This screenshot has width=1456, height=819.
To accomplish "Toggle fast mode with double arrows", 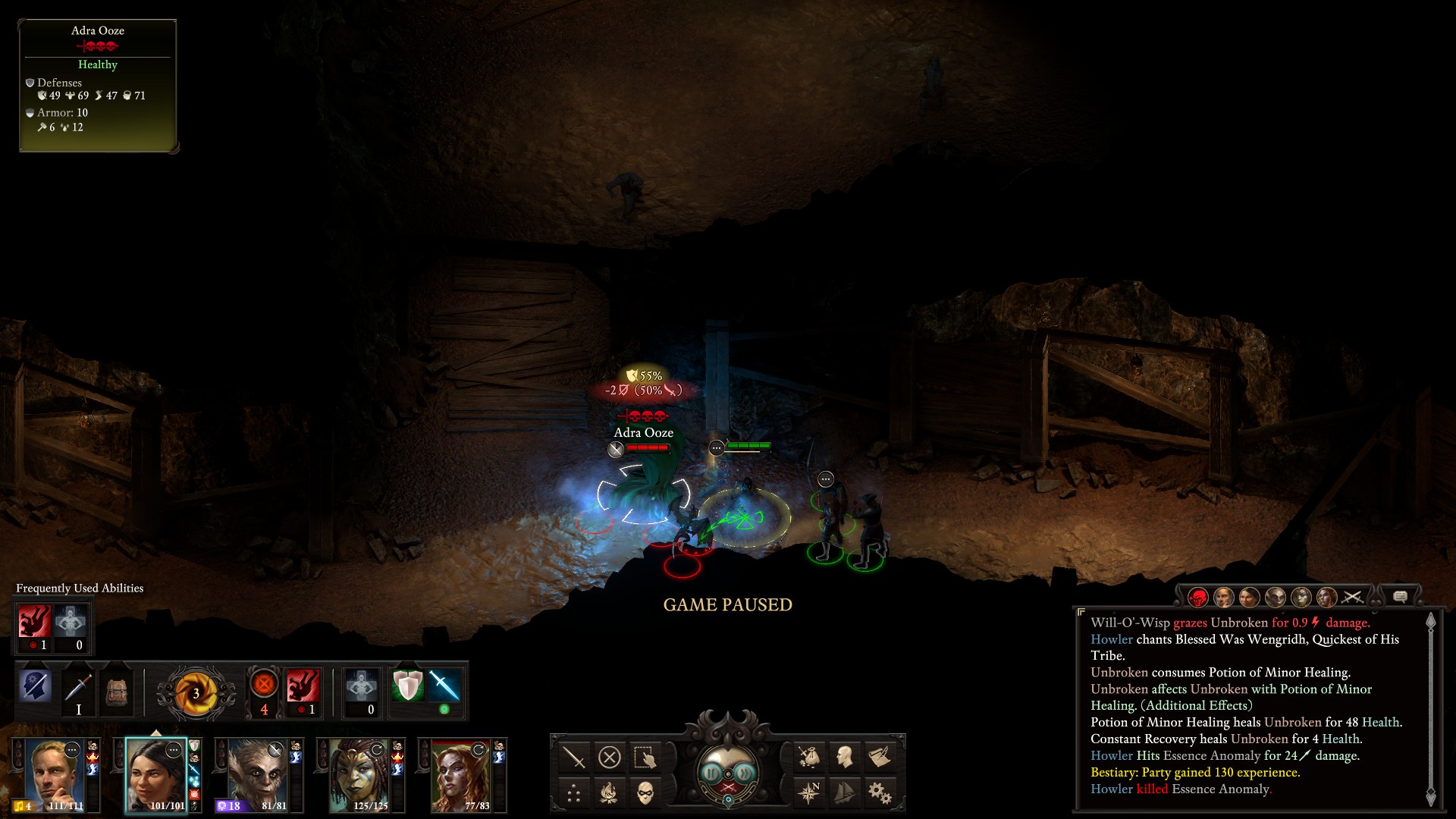I will [x=745, y=773].
